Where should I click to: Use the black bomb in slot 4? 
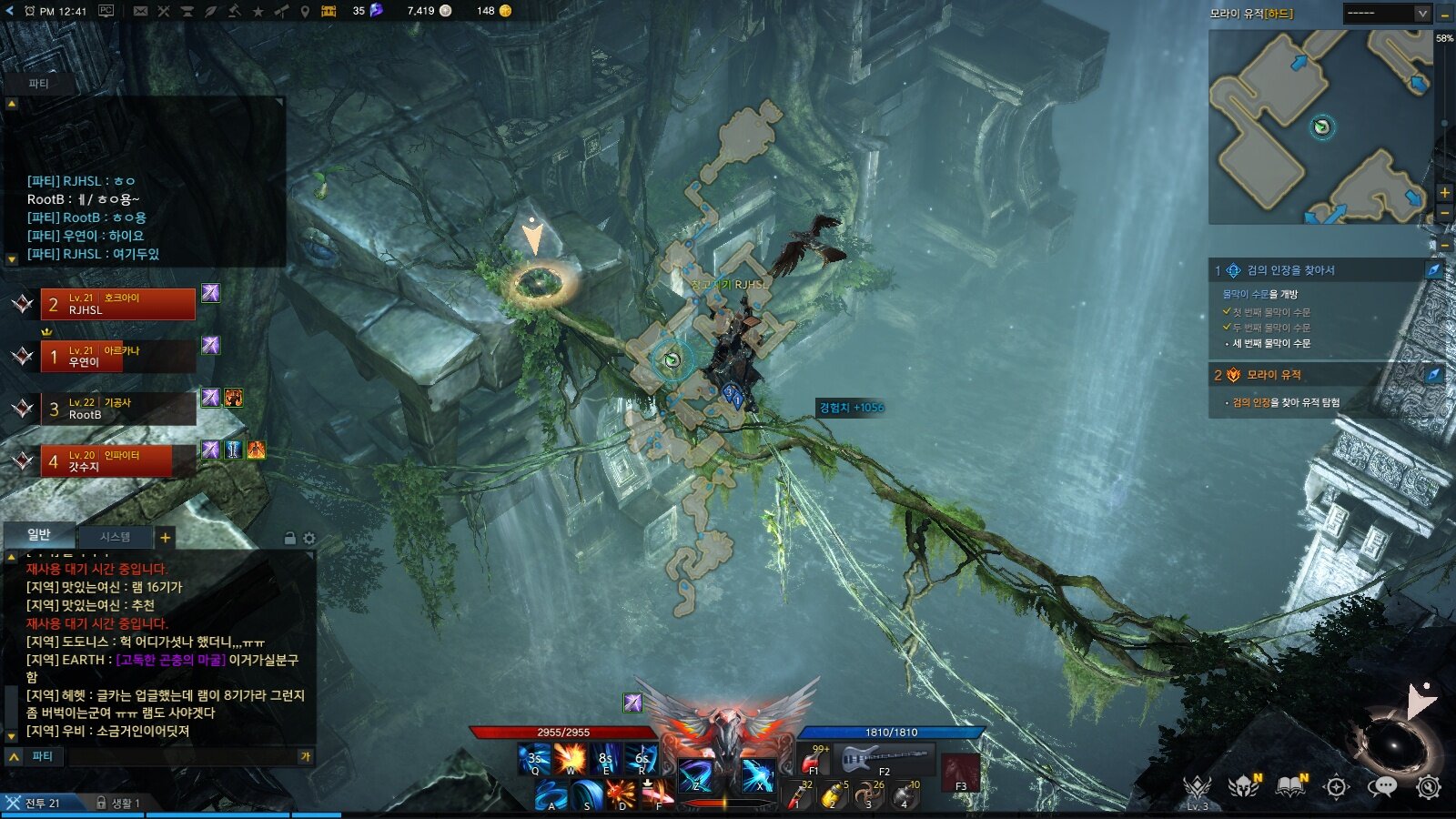point(905,794)
